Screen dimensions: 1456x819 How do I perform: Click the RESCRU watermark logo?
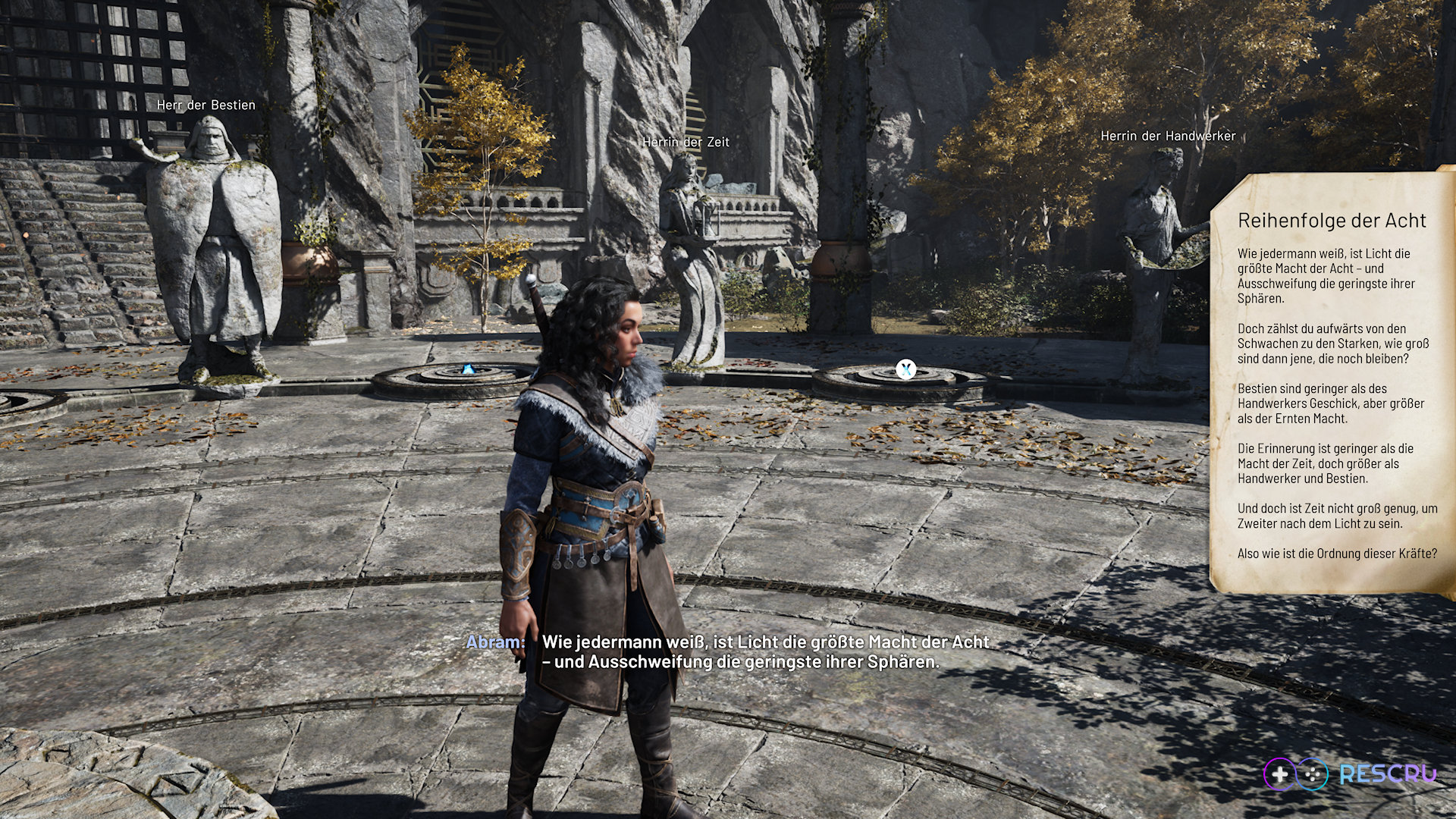tap(1350, 774)
